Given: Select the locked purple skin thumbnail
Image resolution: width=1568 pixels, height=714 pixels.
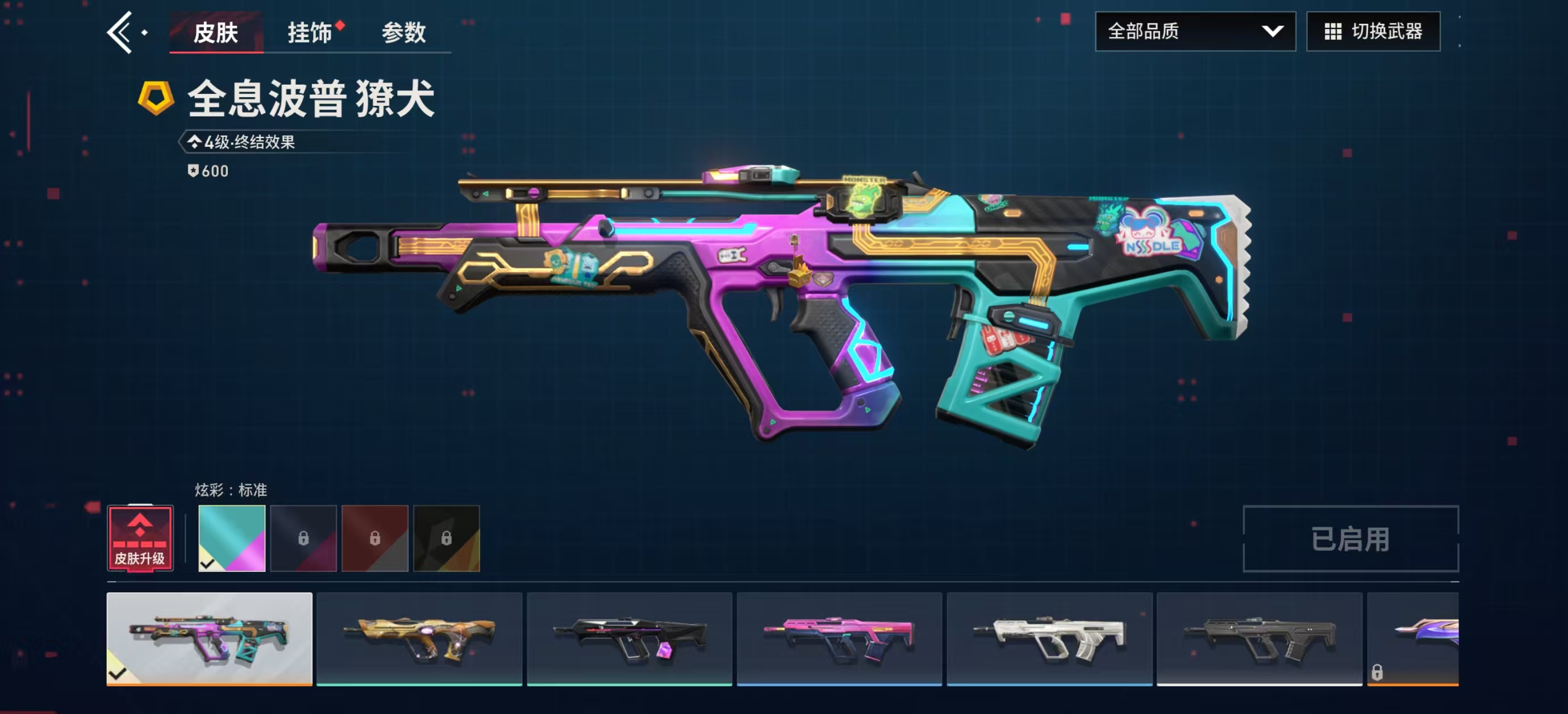Looking at the screenshot, I should (1413, 638).
